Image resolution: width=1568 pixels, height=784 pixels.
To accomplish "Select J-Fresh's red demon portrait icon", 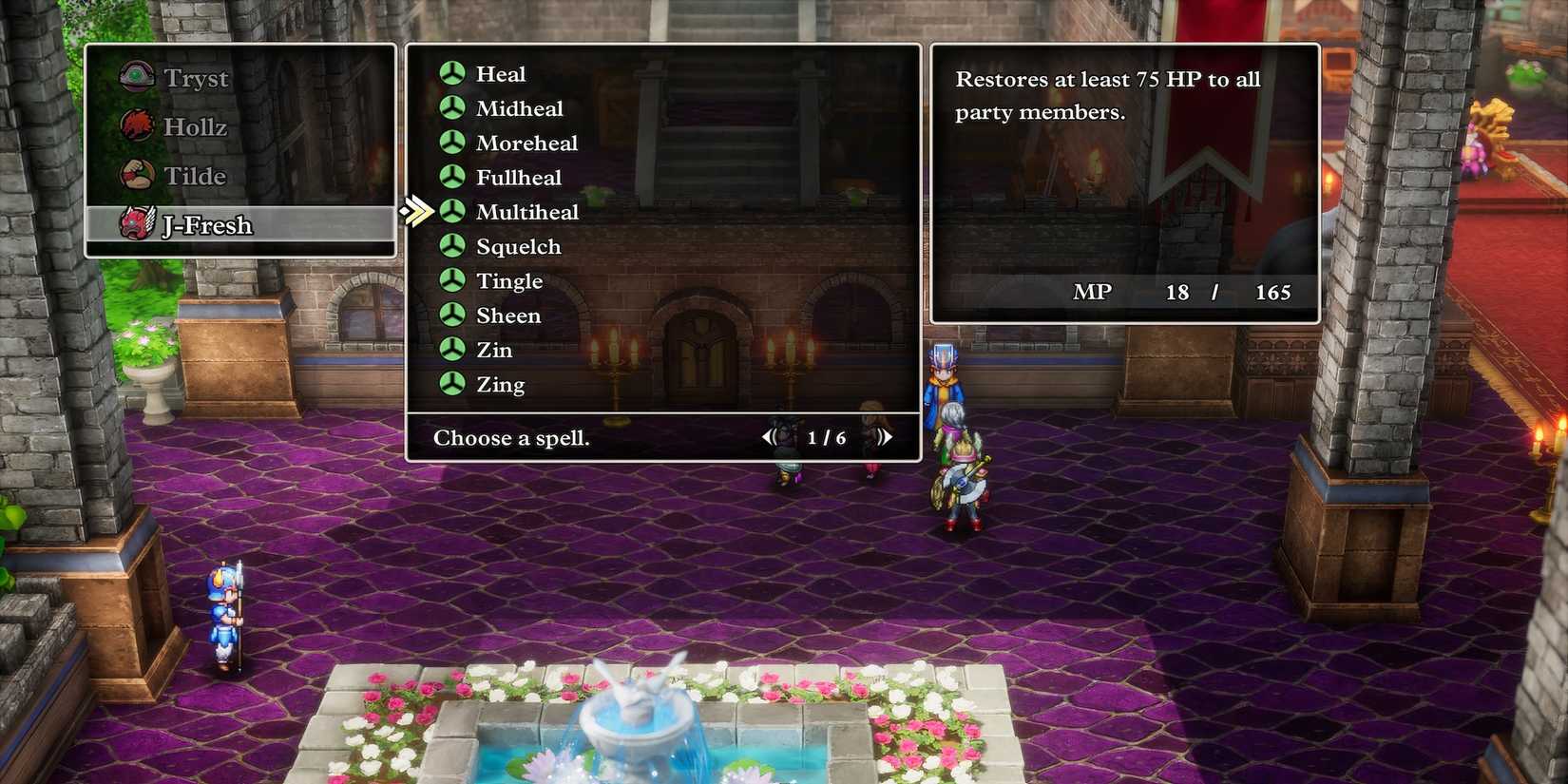I will coord(136,225).
